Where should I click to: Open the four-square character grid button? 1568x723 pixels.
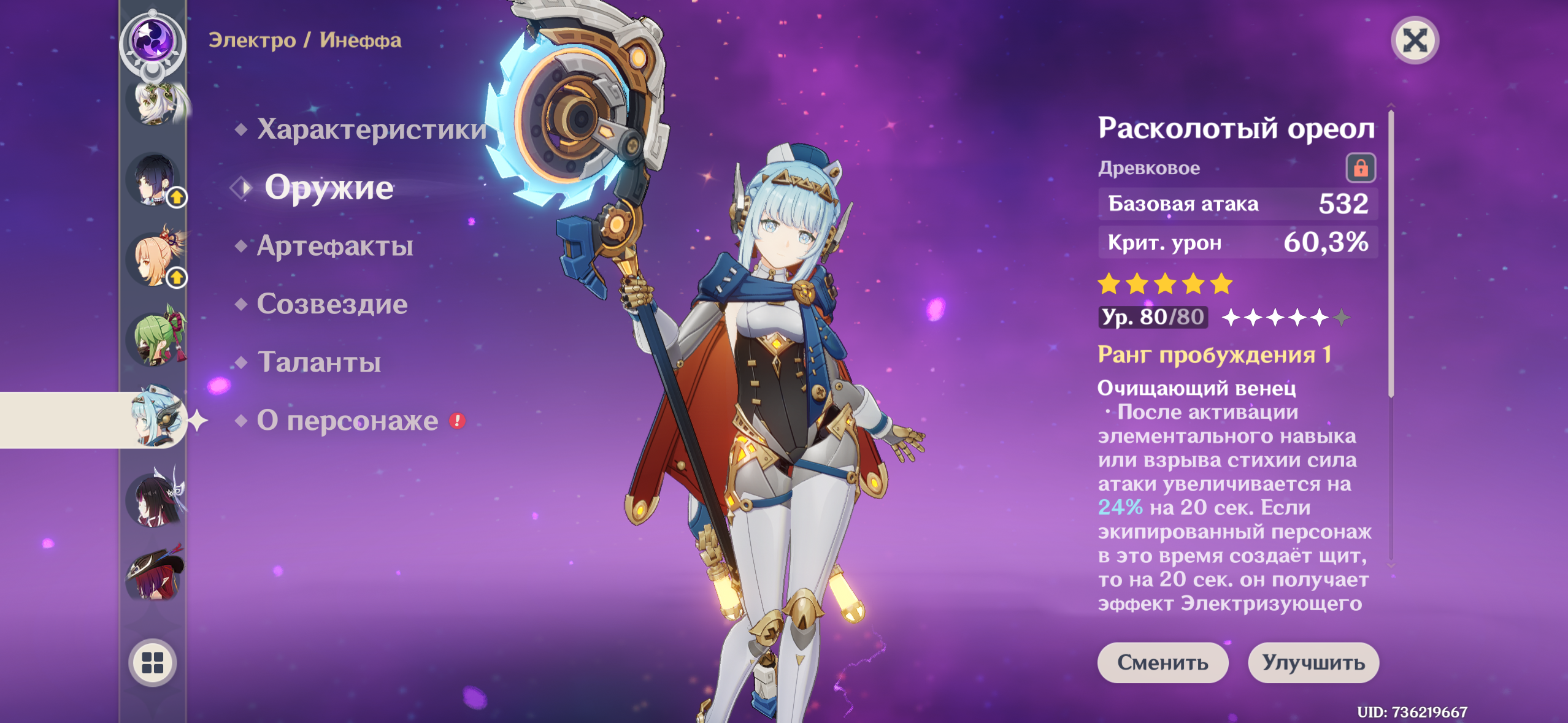click(153, 662)
